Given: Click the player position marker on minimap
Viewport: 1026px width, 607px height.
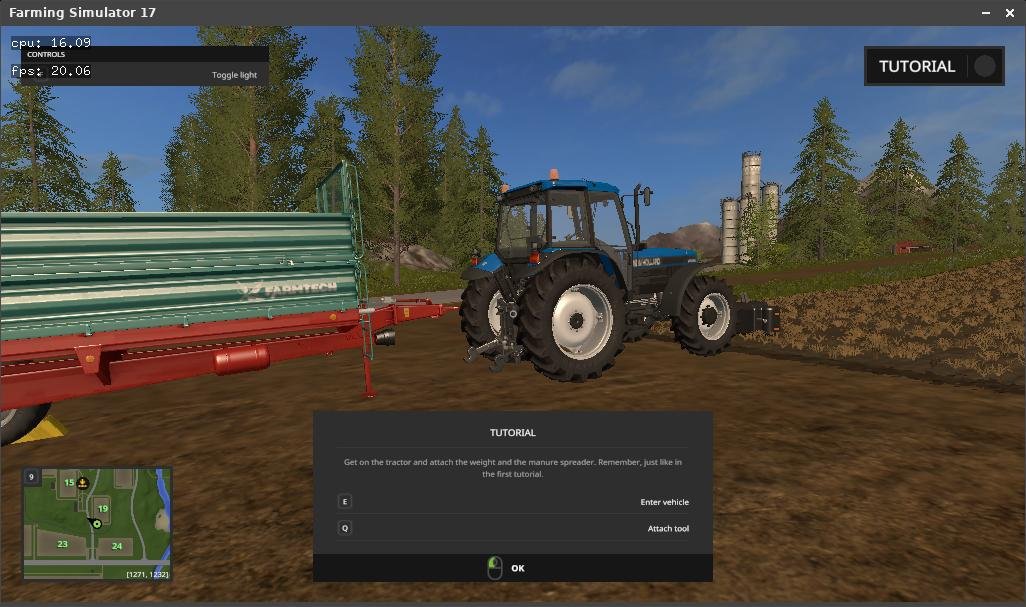Looking at the screenshot, I should pos(97,524).
